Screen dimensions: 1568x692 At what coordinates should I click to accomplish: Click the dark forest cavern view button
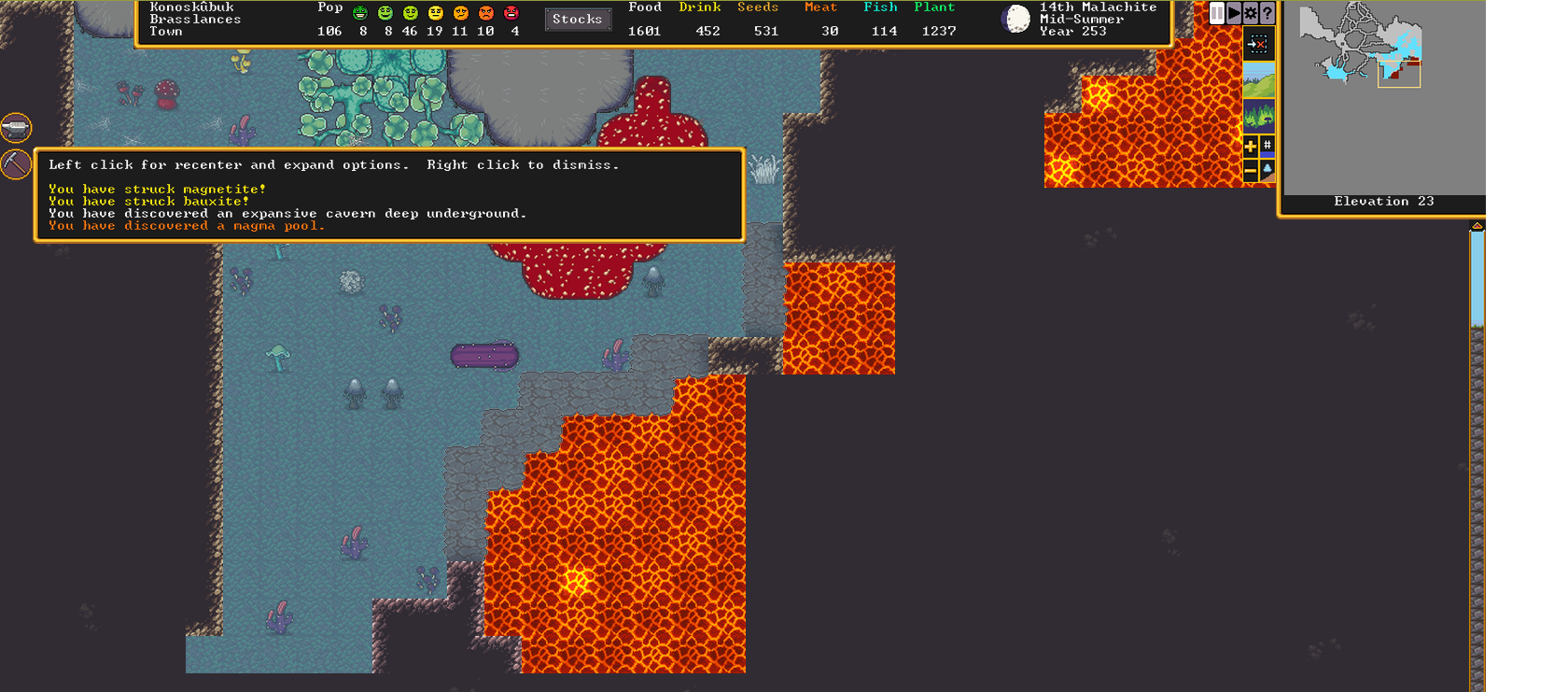pos(1258,117)
